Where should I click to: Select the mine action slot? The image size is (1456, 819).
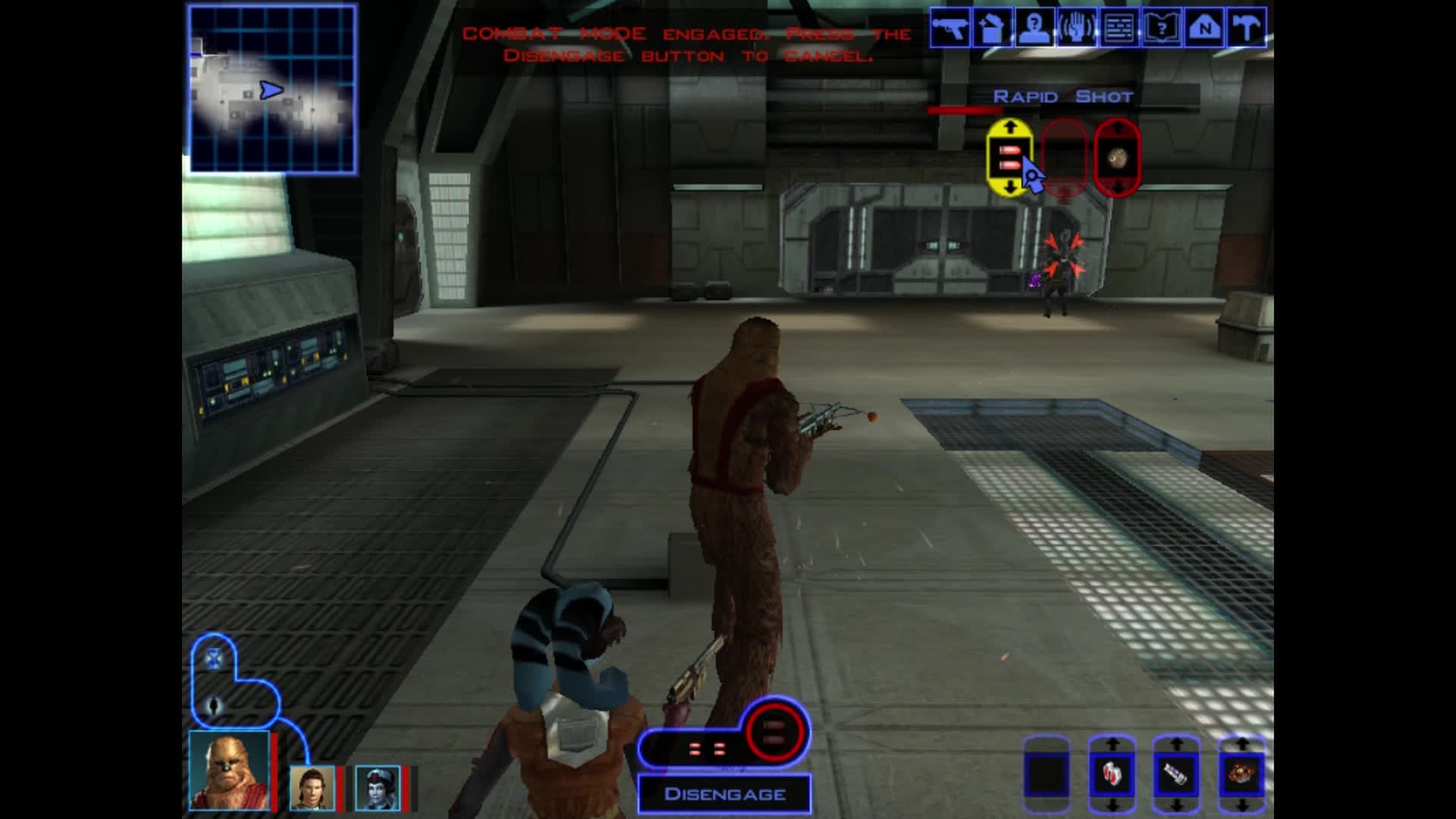tap(1241, 775)
